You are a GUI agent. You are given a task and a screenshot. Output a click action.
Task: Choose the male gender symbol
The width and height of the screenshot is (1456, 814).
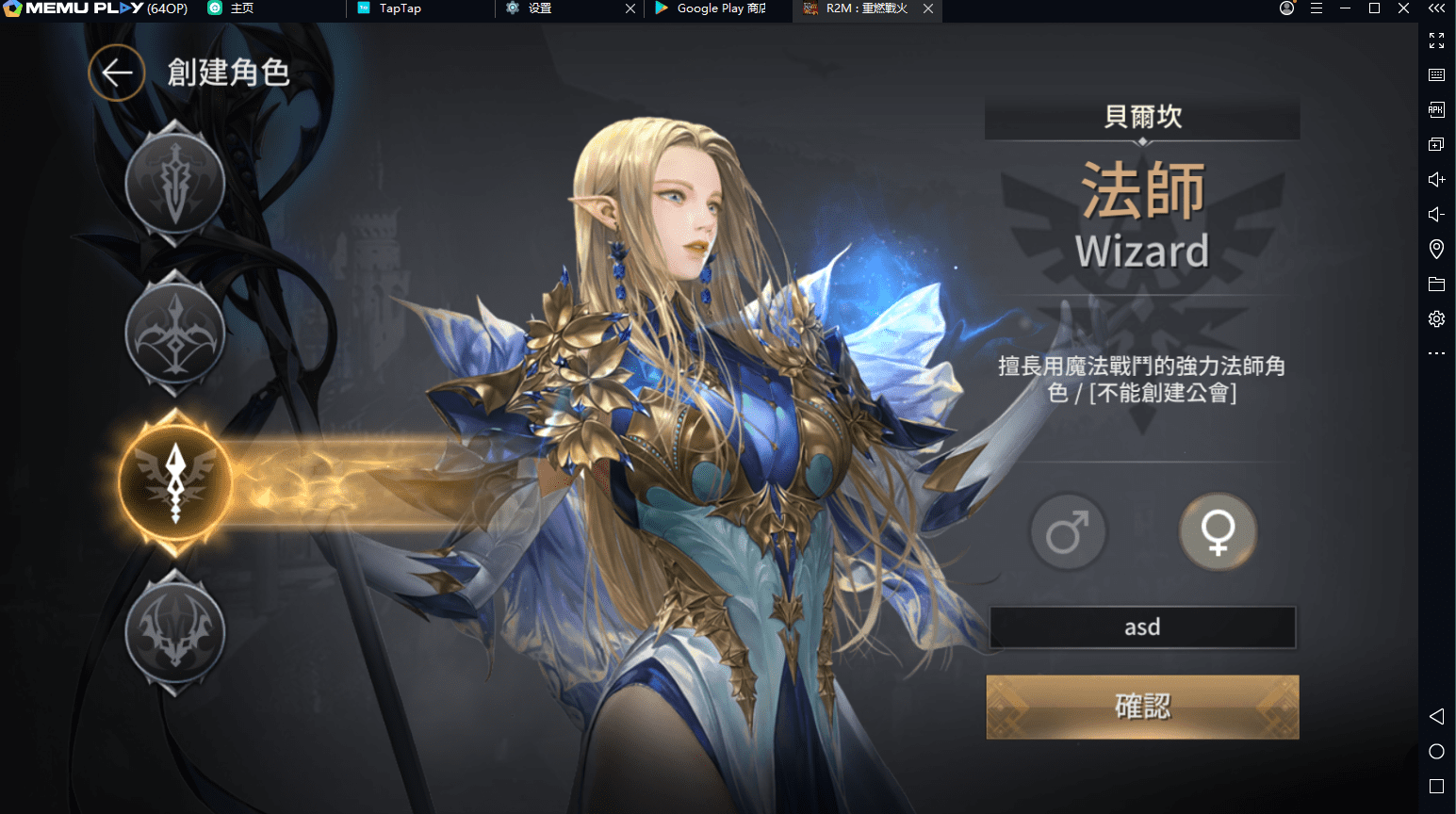point(1068,533)
